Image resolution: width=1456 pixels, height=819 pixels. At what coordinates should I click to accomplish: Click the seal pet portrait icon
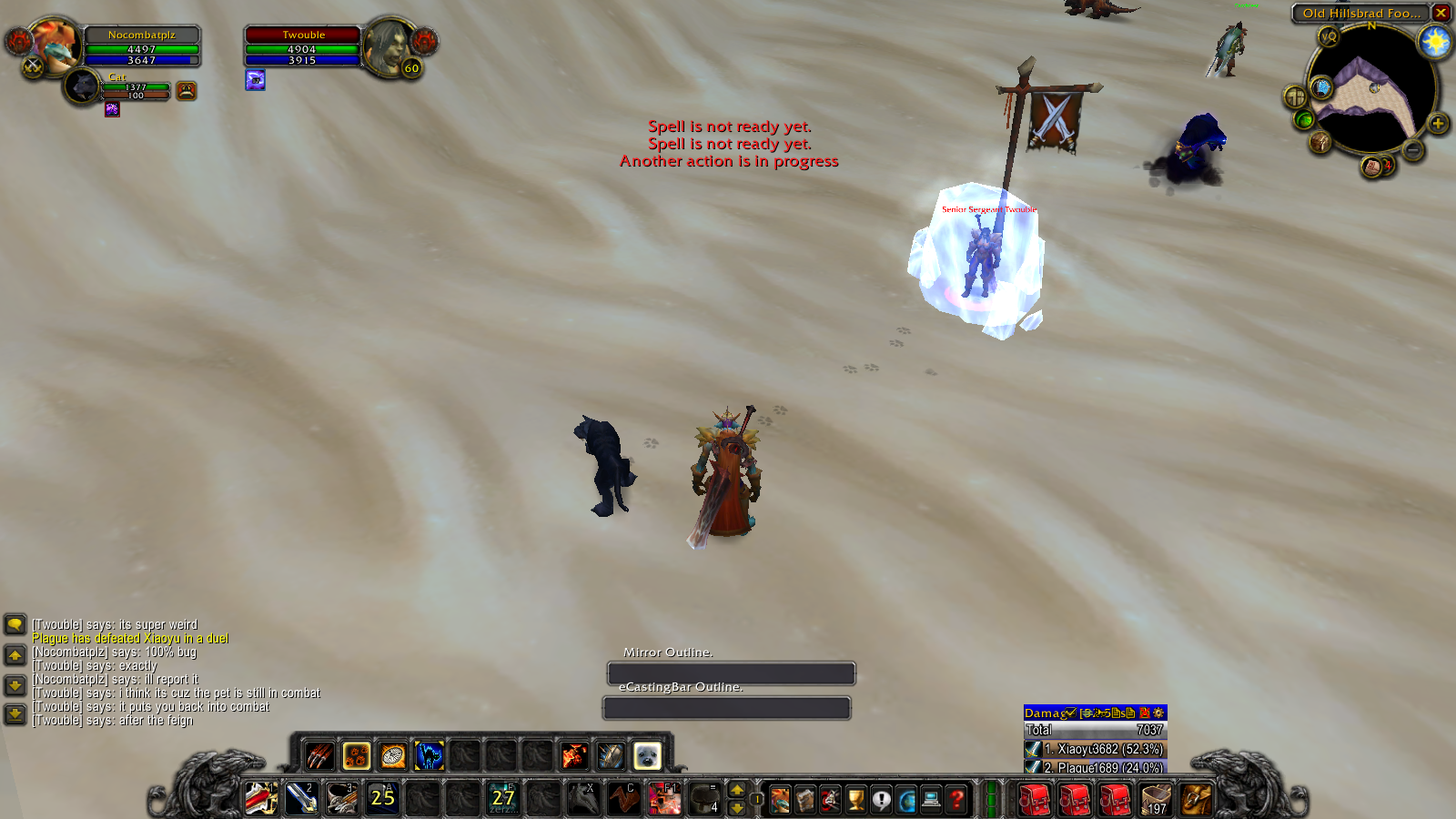click(648, 756)
